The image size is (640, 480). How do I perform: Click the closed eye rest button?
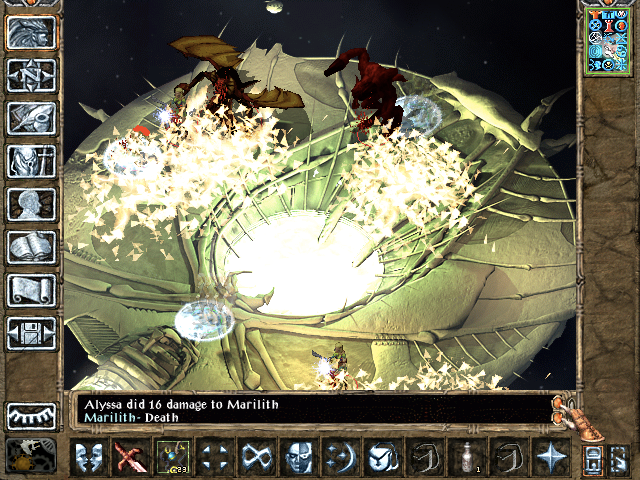click(31, 415)
